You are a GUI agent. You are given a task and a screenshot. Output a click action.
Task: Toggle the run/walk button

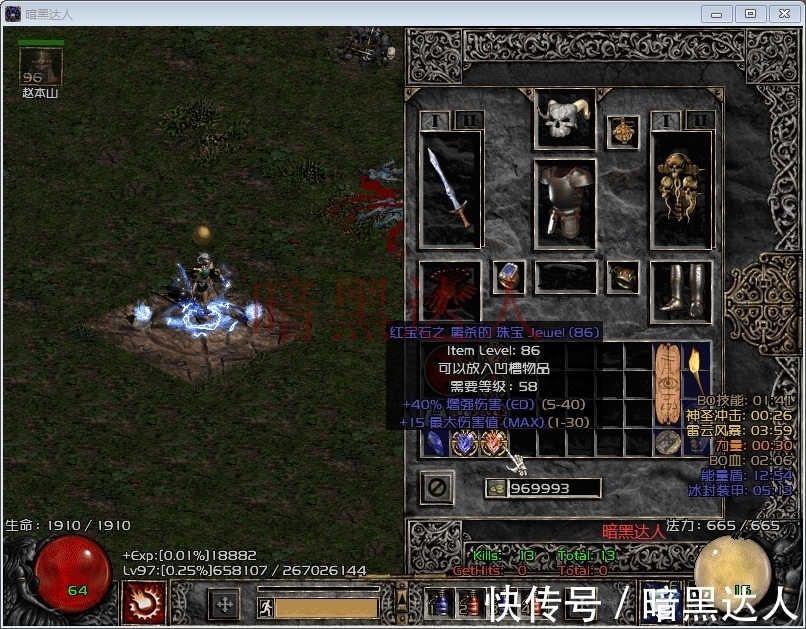point(265,606)
